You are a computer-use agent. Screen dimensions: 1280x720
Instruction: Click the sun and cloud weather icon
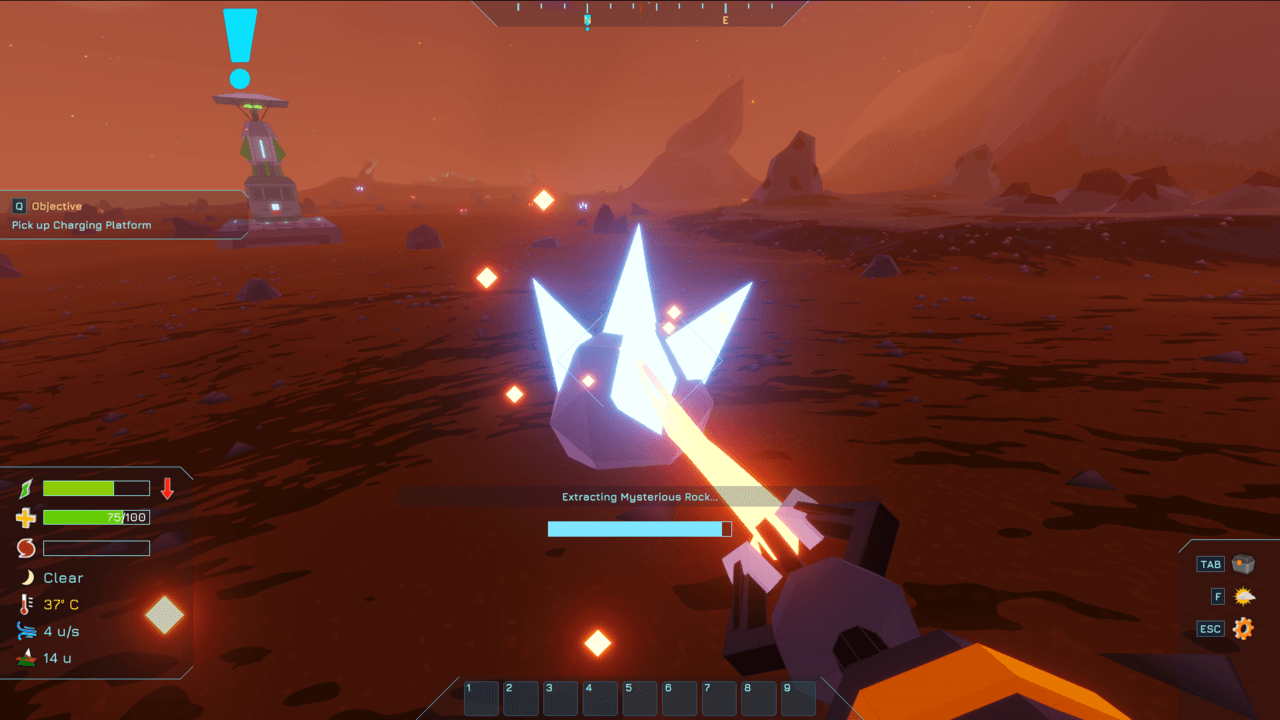coord(1244,597)
